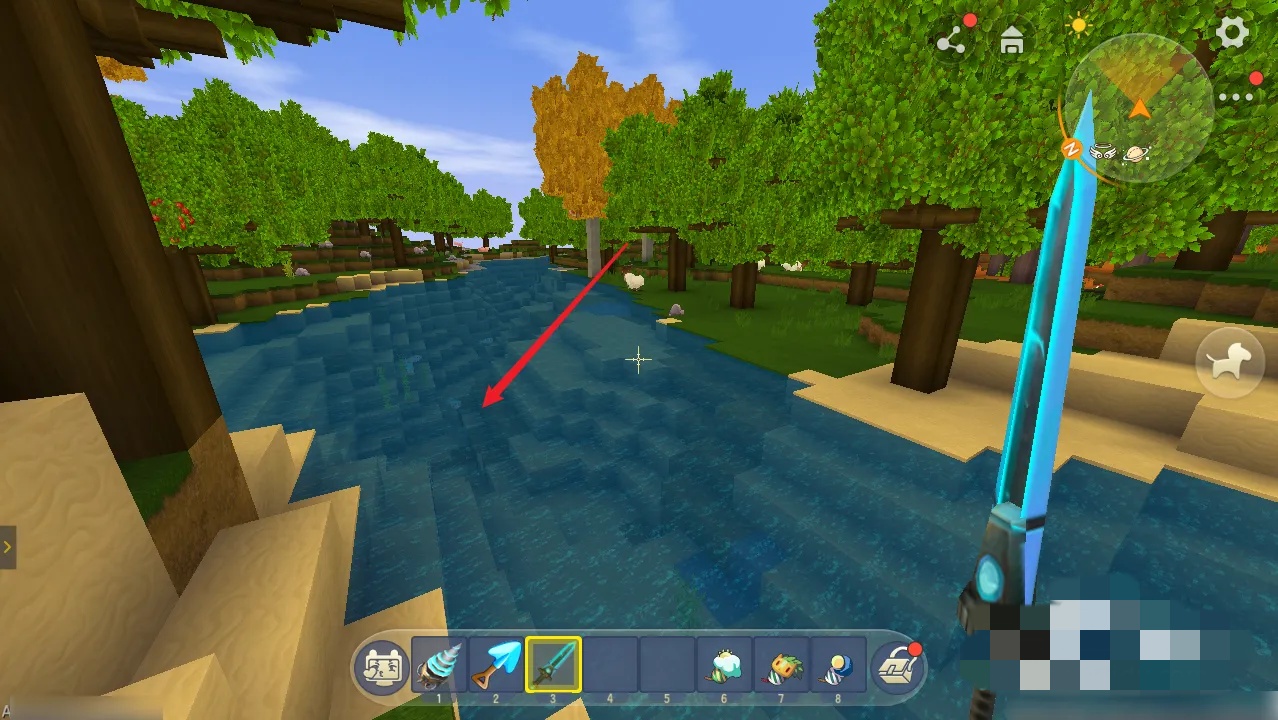Open the home button
The width and height of the screenshot is (1278, 720).
(1013, 41)
